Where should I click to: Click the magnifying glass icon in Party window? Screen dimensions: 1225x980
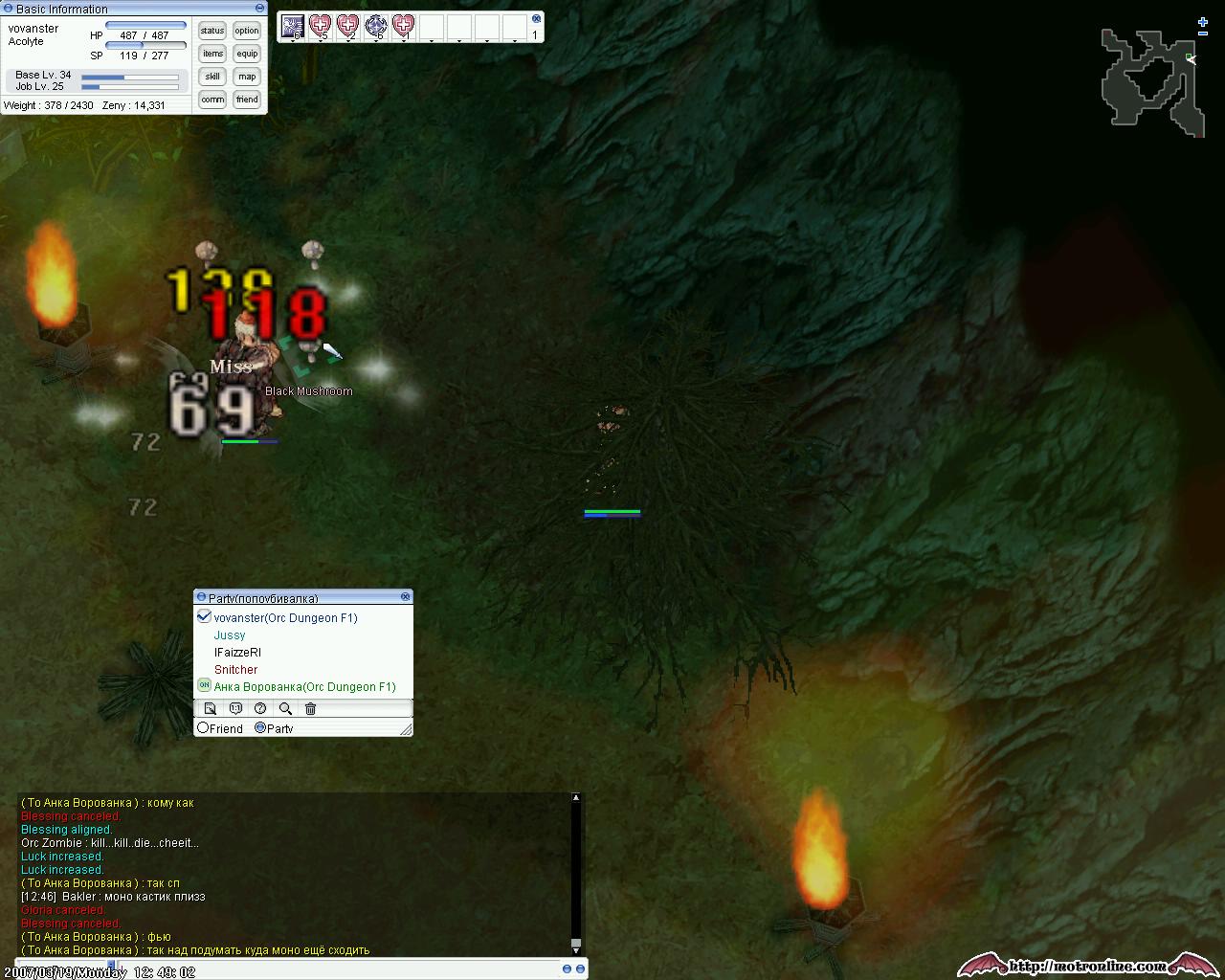point(285,709)
